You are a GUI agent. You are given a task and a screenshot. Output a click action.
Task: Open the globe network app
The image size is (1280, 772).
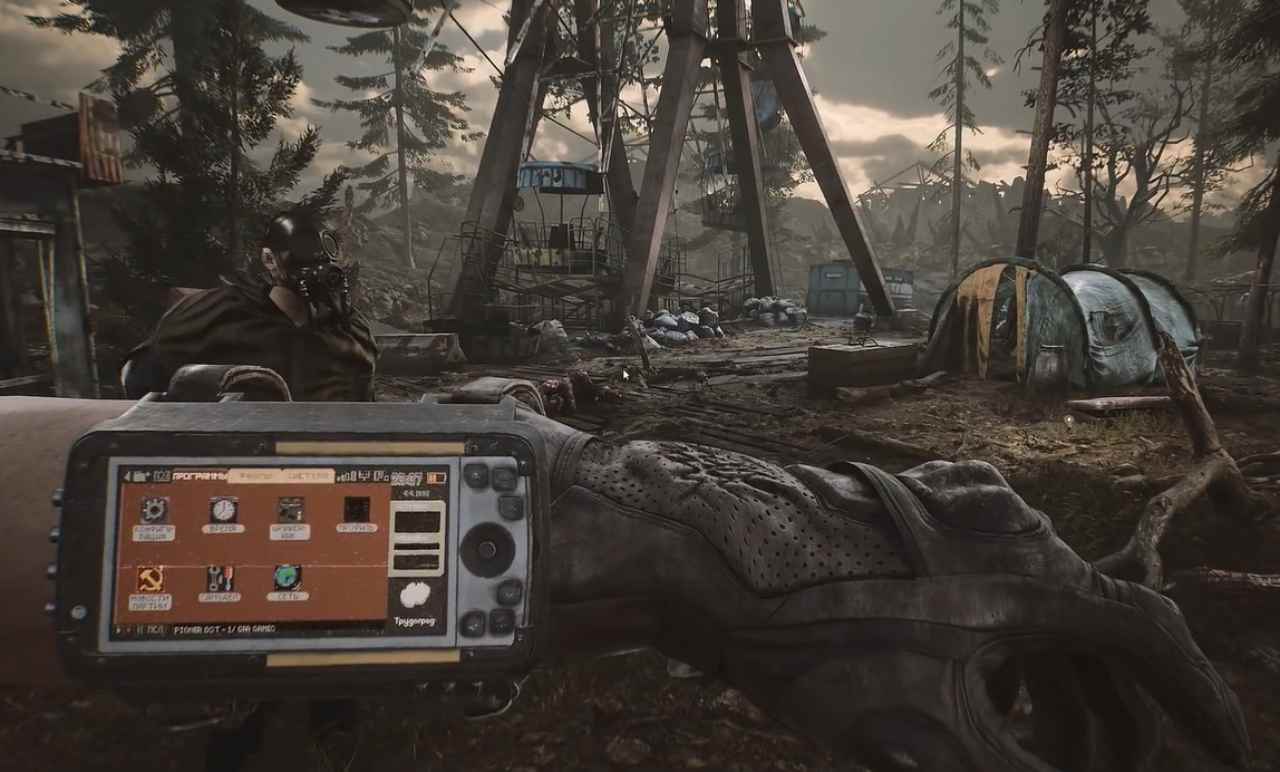pyautogui.click(x=287, y=577)
